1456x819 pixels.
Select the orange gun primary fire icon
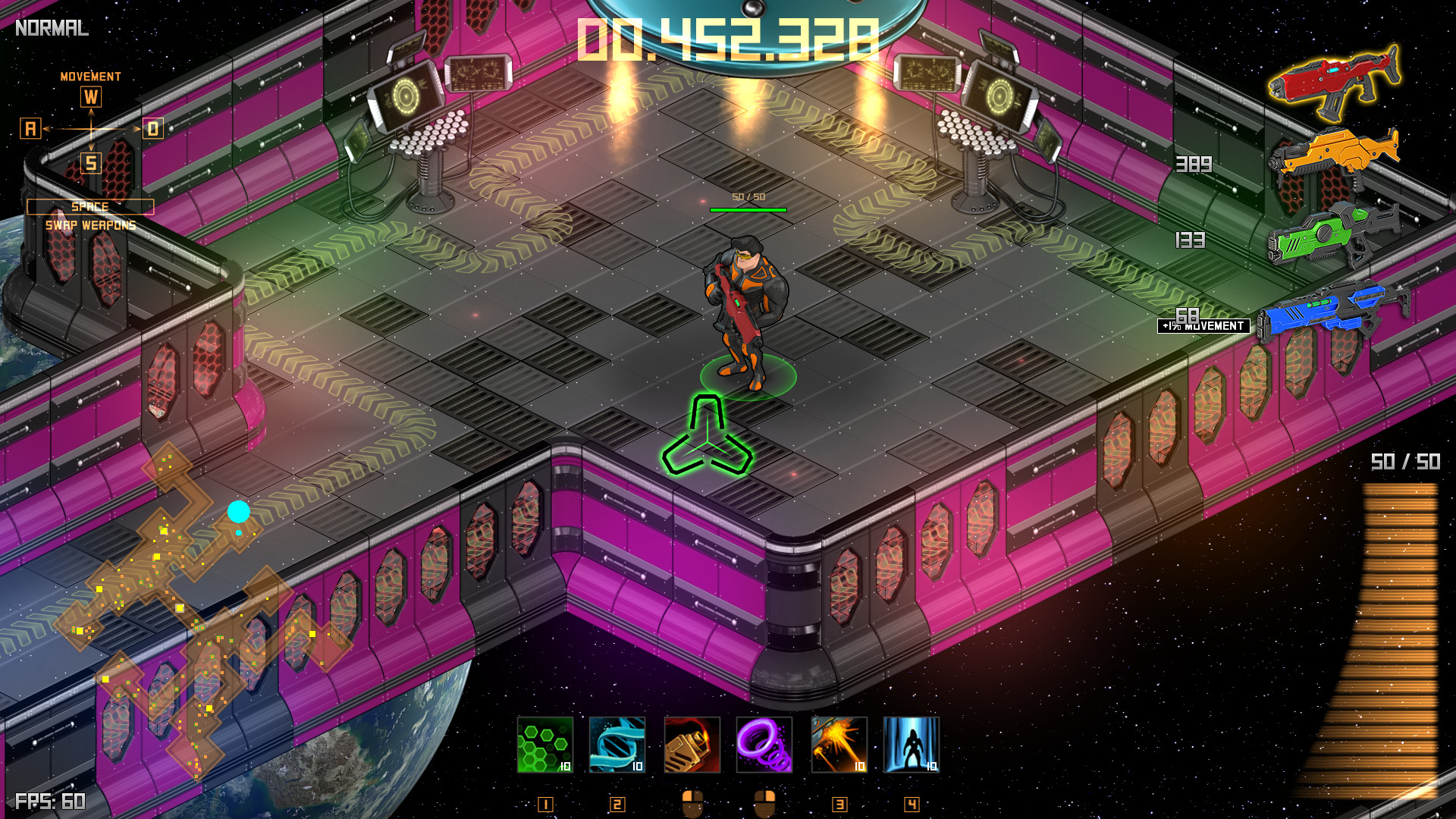(692, 745)
